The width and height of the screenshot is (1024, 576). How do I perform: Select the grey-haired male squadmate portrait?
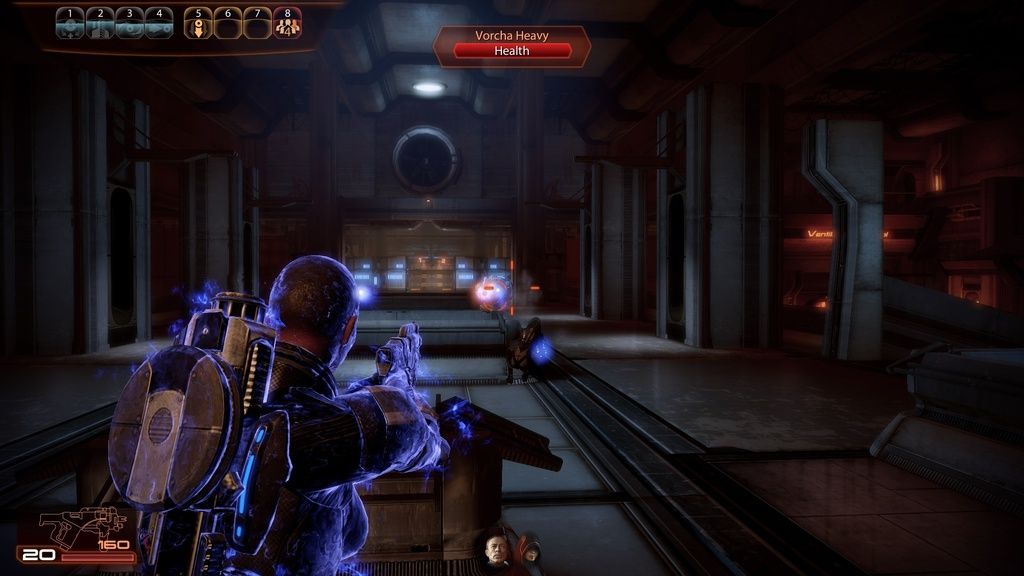click(496, 550)
